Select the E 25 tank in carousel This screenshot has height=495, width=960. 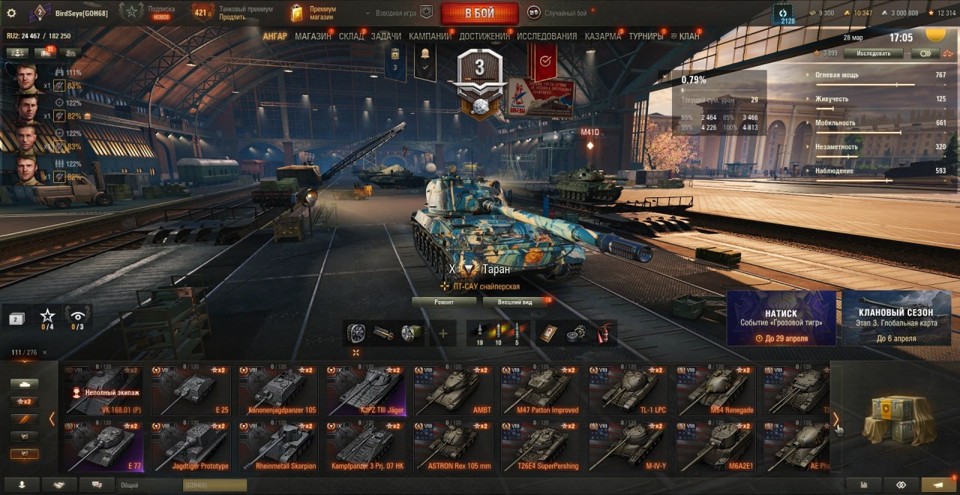click(x=190, y=390)
